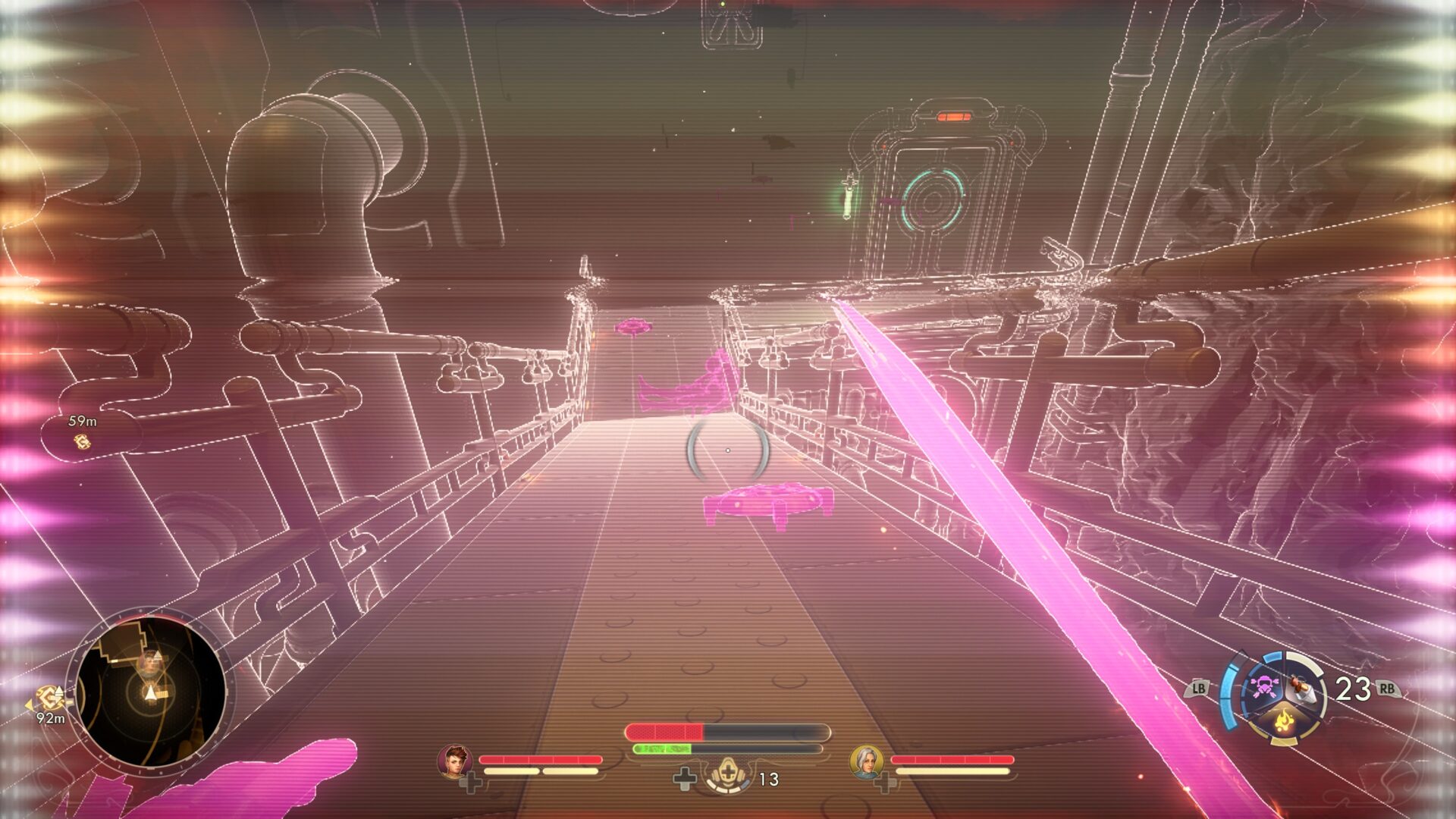
Task: Select the 92m objective marker beside minimap
Action: click(50, 698)
